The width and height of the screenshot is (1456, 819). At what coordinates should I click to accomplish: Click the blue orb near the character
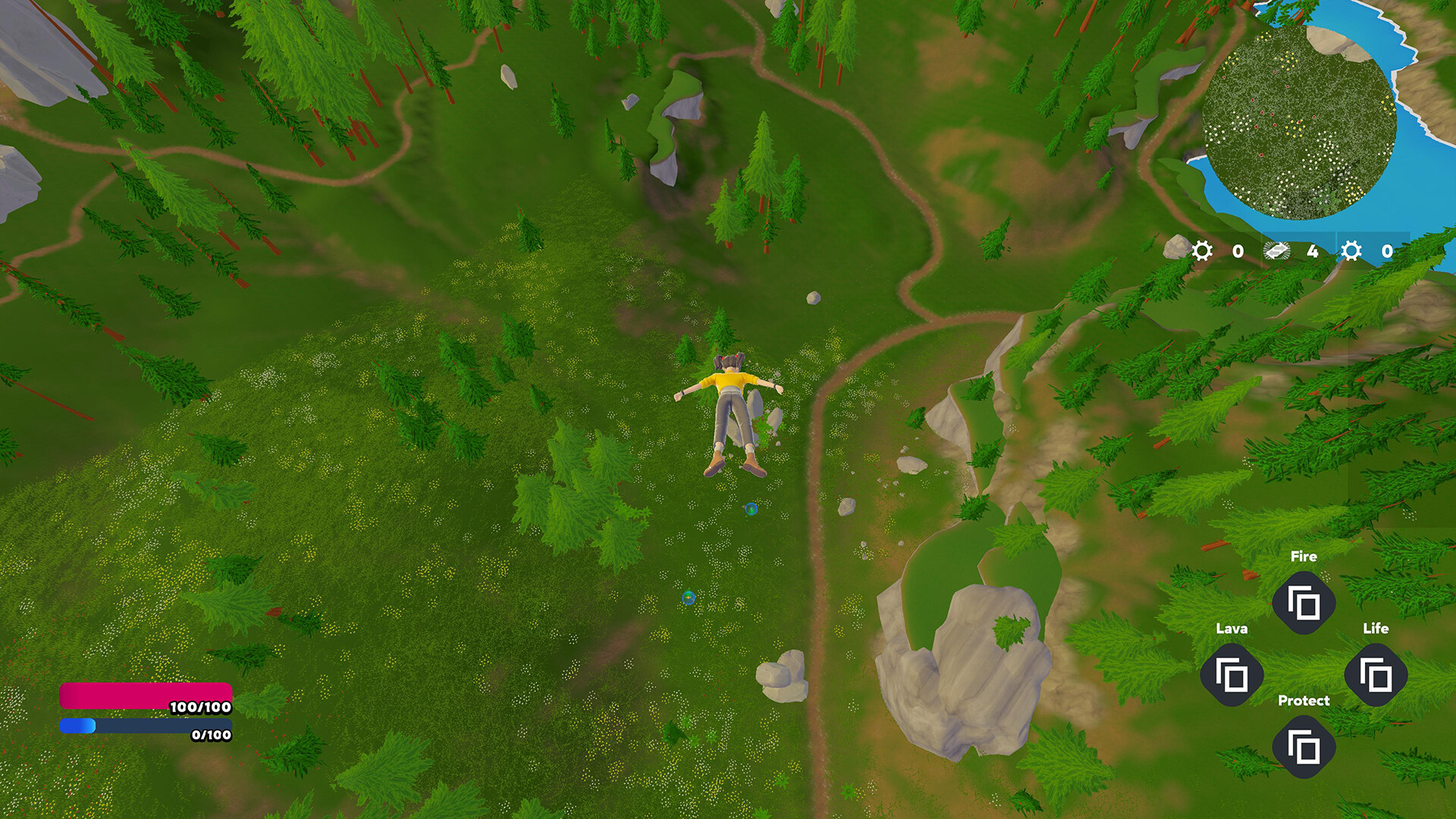point(752,510)
